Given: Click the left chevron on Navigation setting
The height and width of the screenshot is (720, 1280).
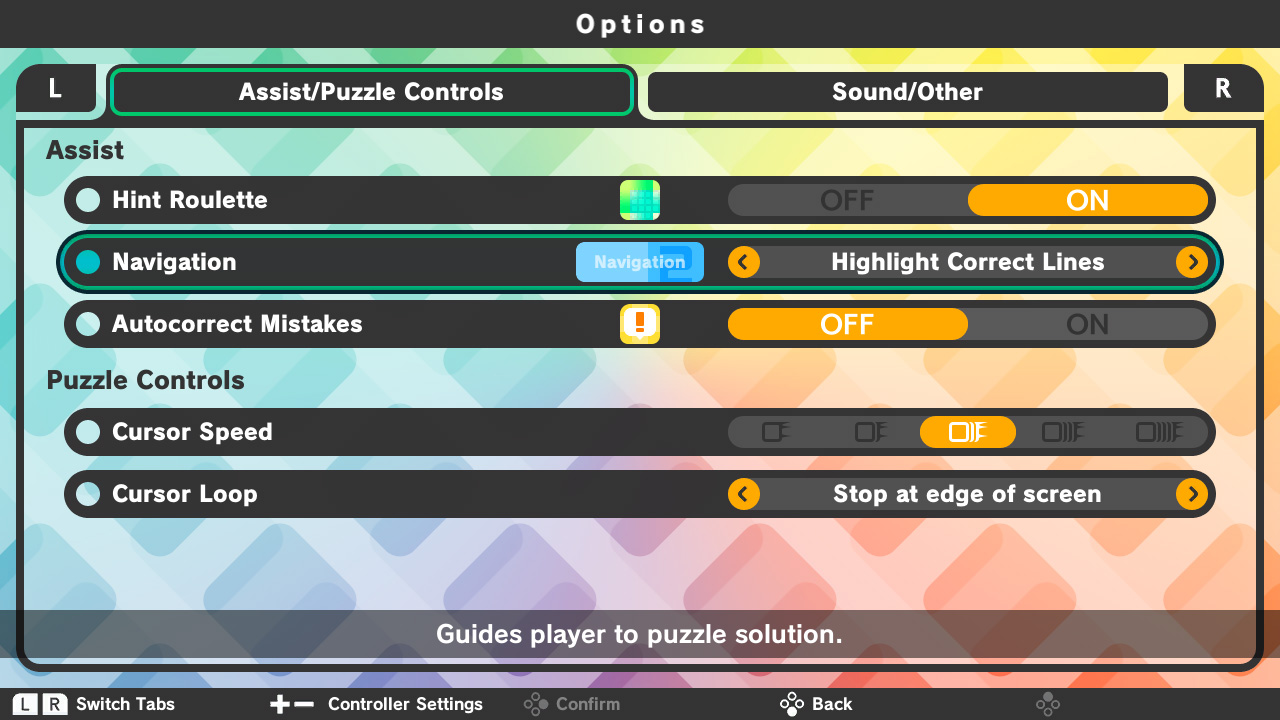Looking at the screenshot, I should [743, 261].
